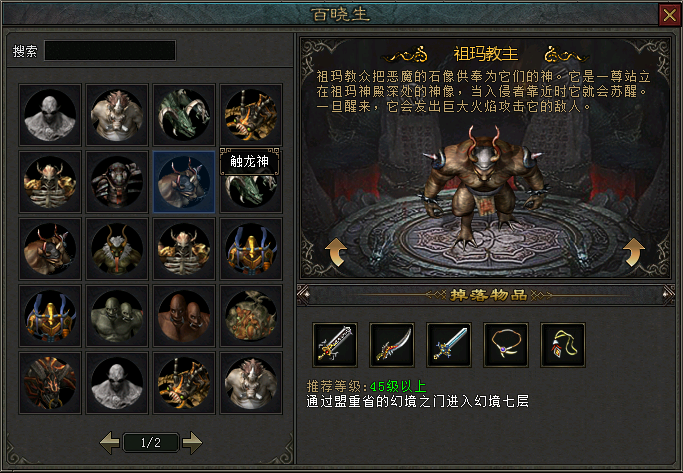This screenshot has height=473, width=683.
Task: Inspect the blue-bladed sword drop item
Action: tap(449, 343)
